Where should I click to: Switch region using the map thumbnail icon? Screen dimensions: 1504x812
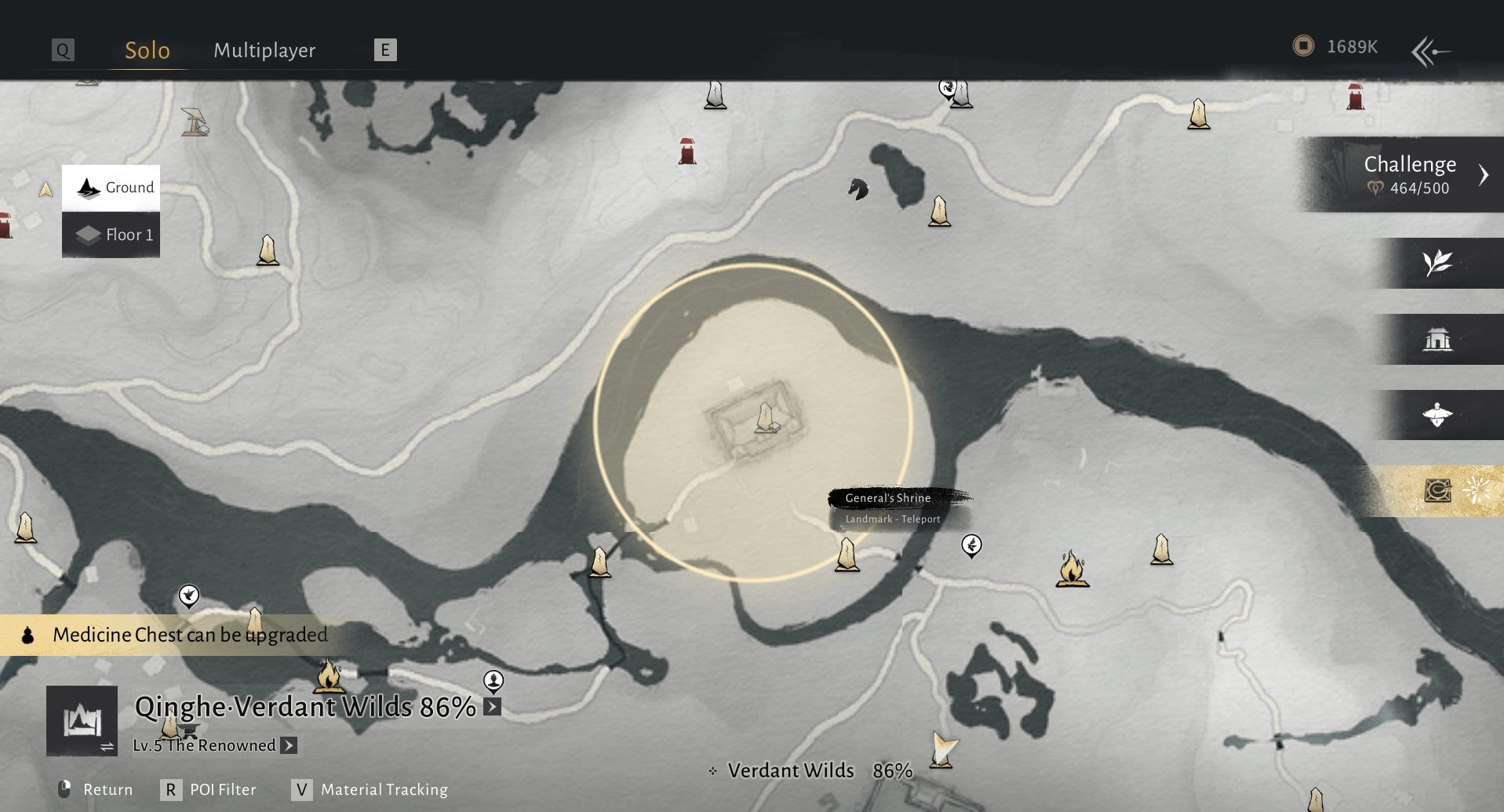pos(82,721)
